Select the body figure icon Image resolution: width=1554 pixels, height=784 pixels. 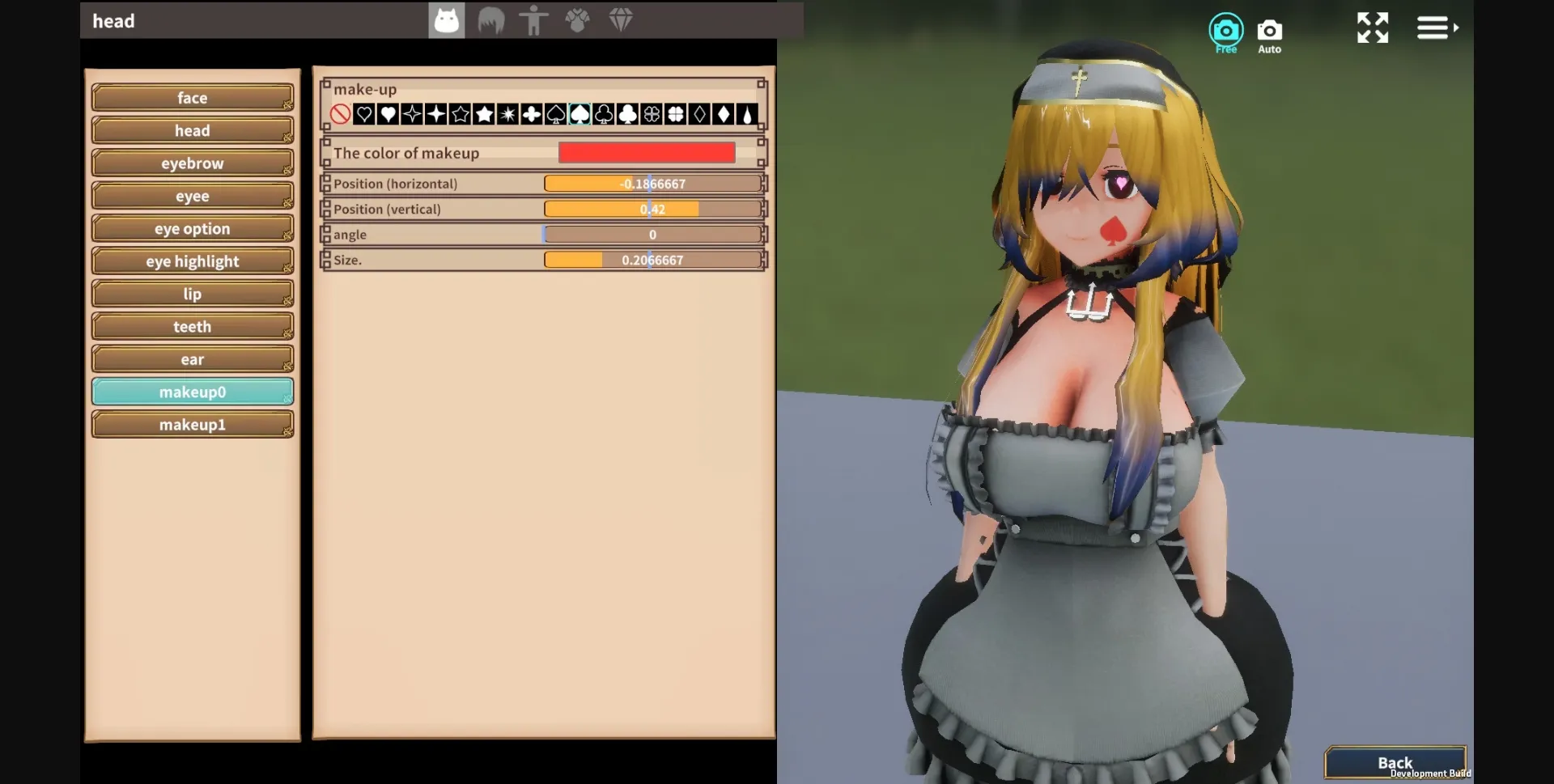(x=535, y=20)
